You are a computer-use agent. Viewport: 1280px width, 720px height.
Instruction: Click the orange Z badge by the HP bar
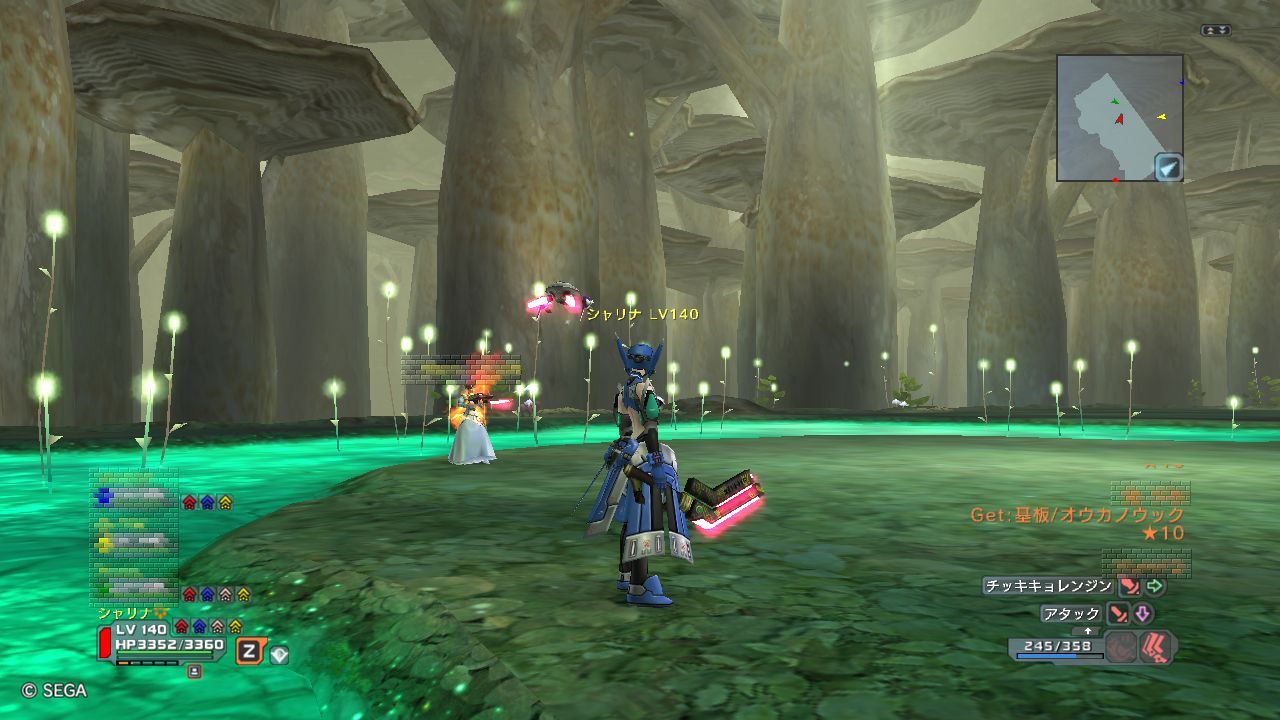tap(248, 653)
